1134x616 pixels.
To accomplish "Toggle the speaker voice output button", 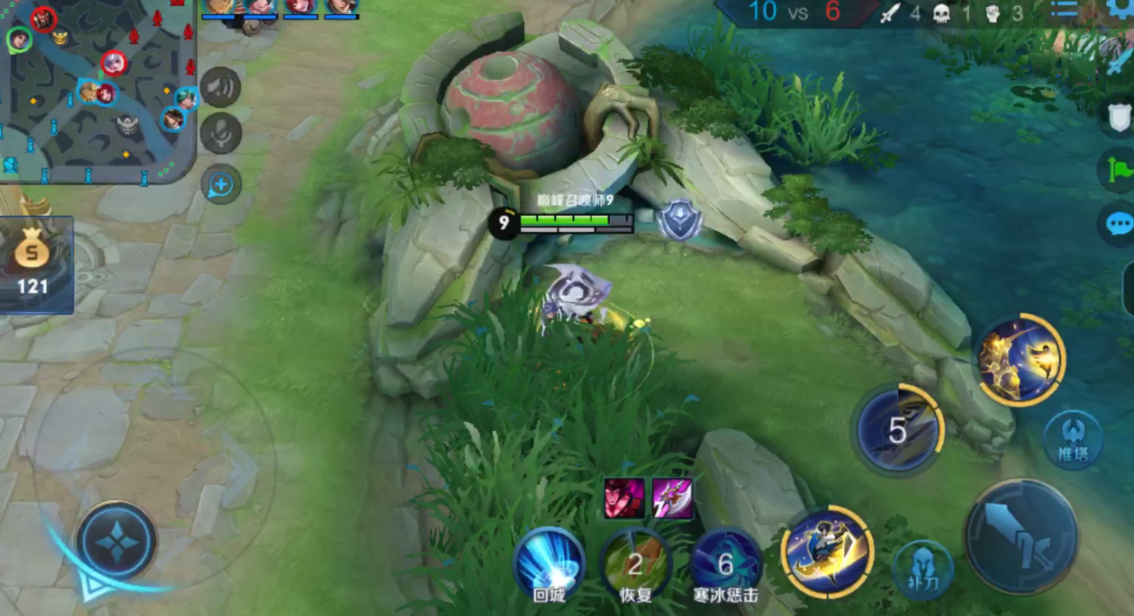I will click(220, 87).
